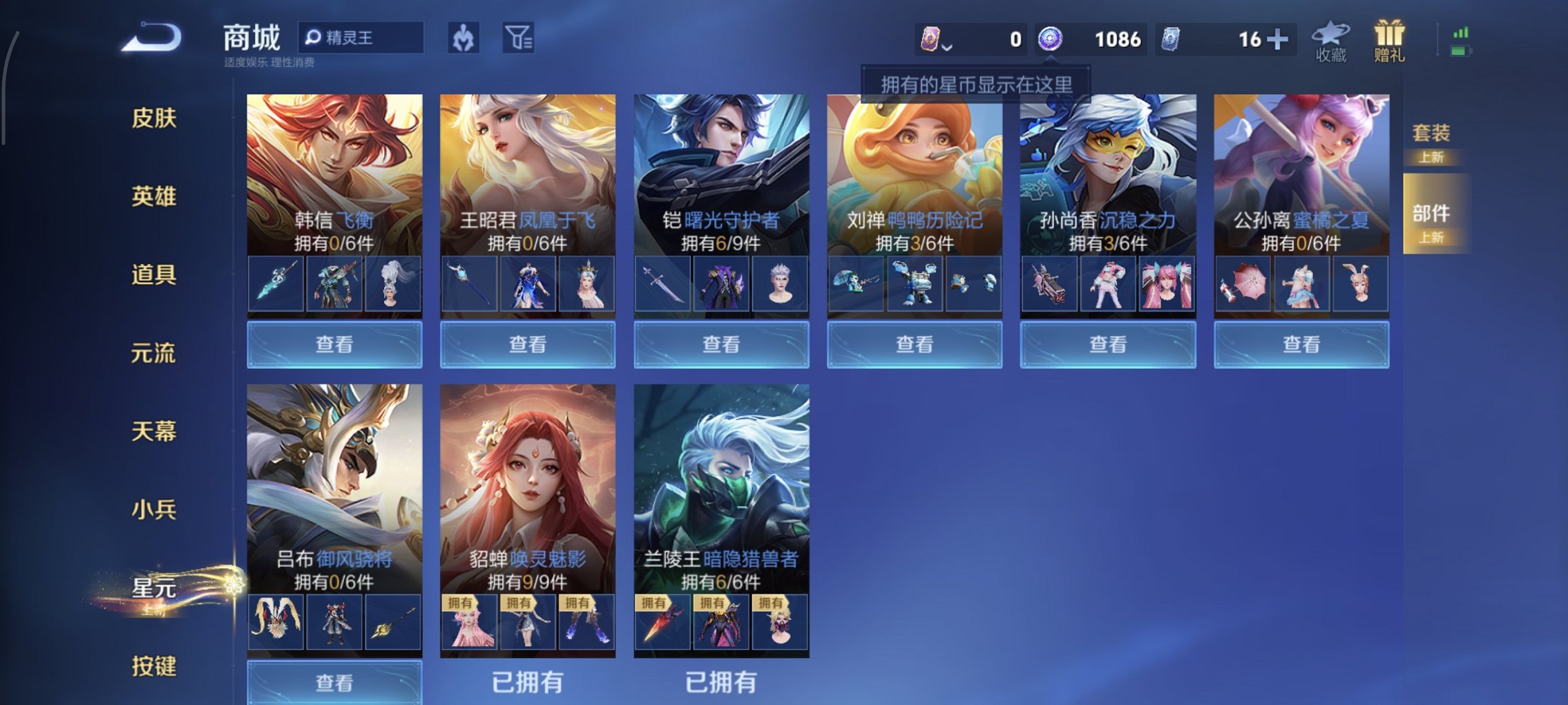Expand the card currency dropdown chevron
1568x705 pixels.
(946, 45)
